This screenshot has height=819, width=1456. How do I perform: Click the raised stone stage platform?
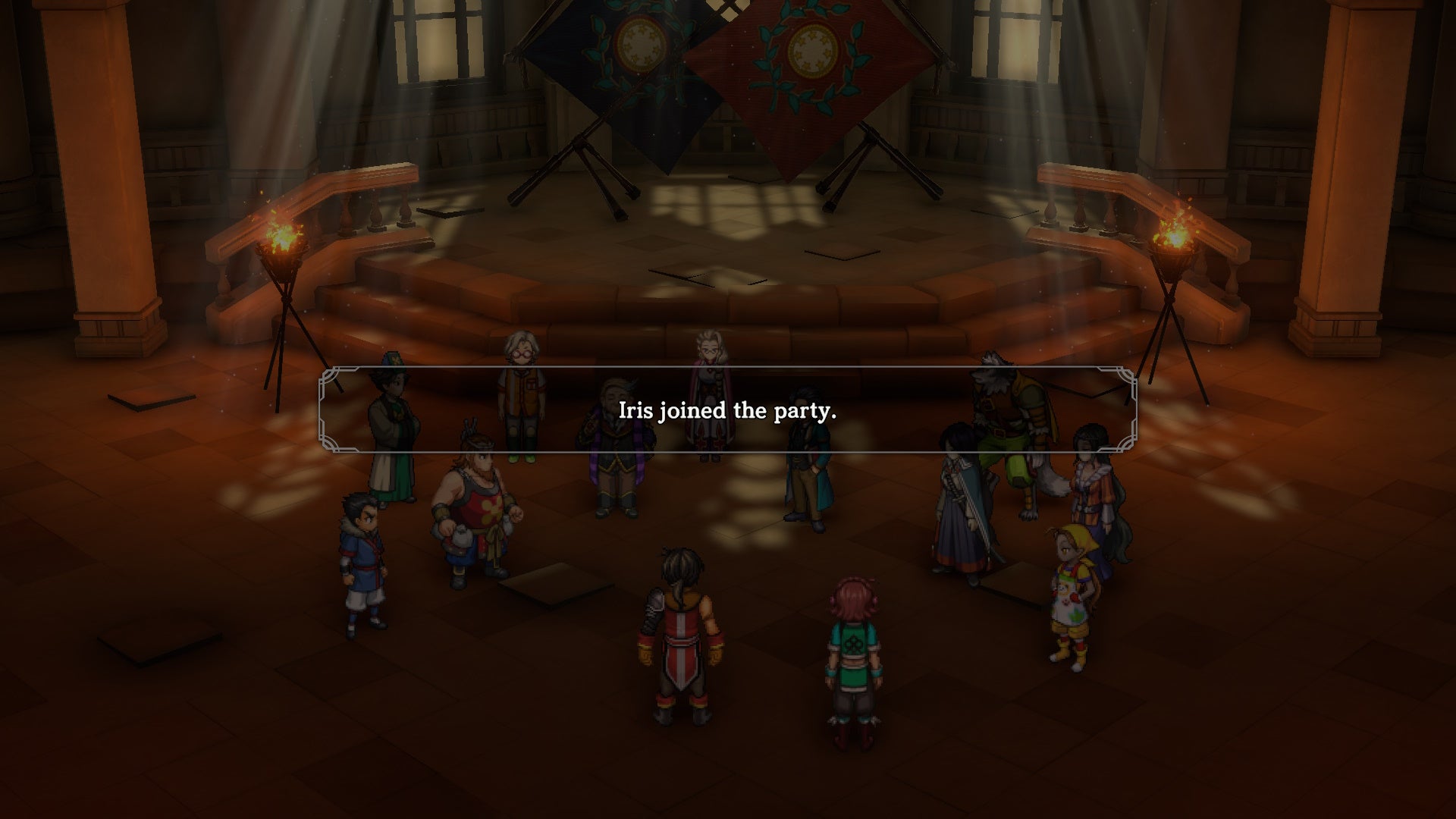click(x=728, y=227)
